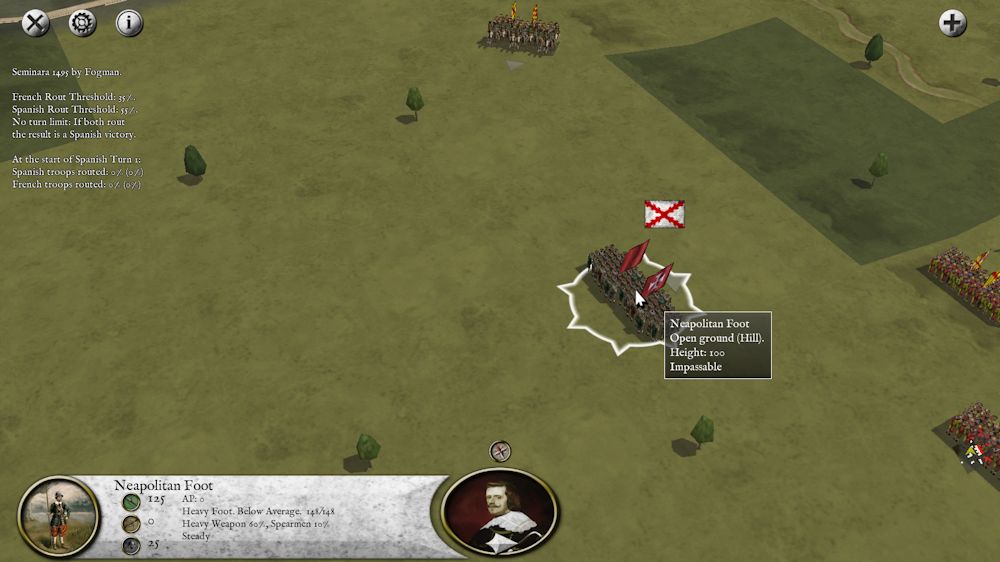Screen dimensions: 1000x562
Task: Click the round plus button
Action: coord(953,23)
